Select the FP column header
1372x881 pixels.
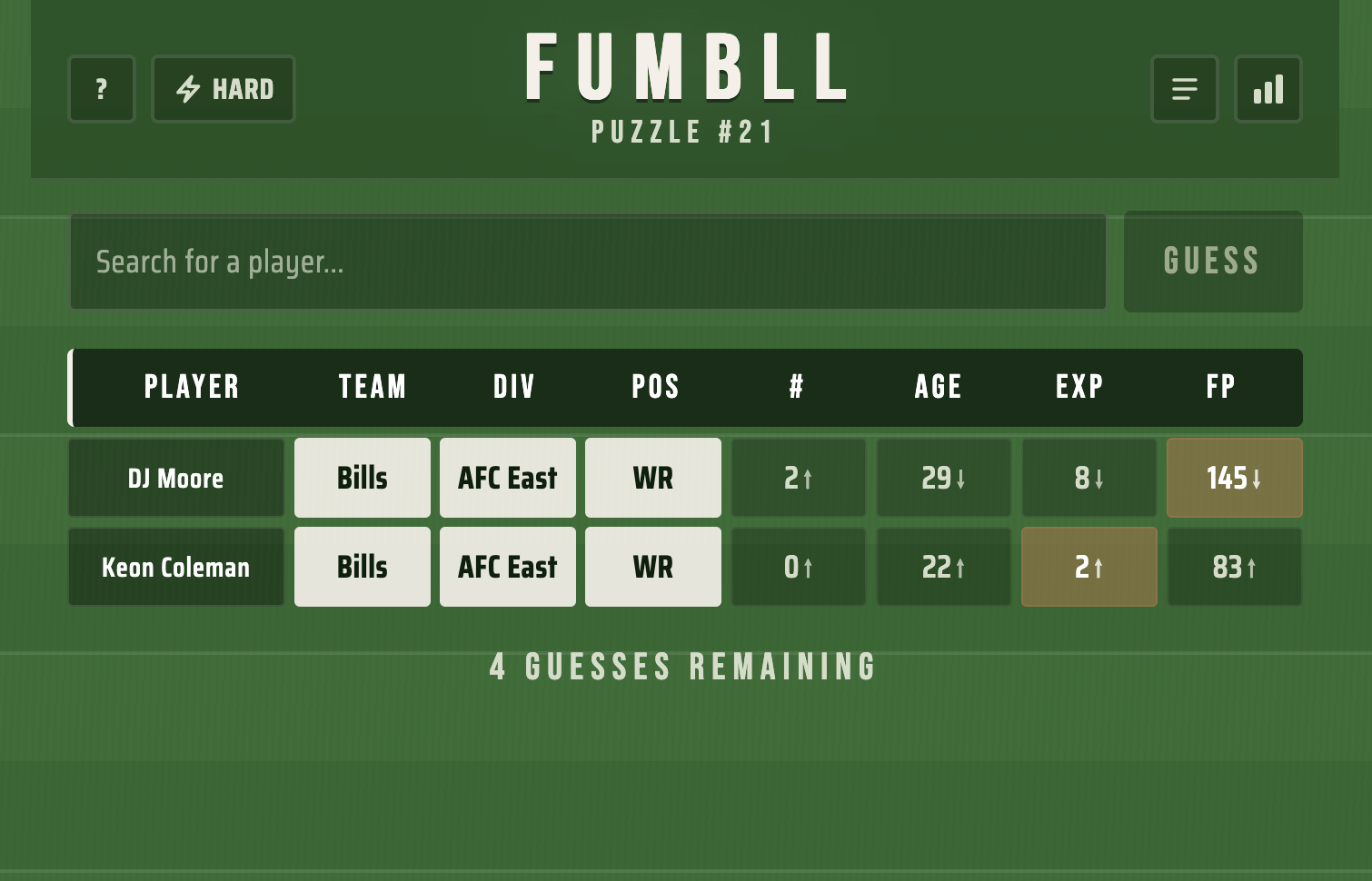pos(1220,387)
